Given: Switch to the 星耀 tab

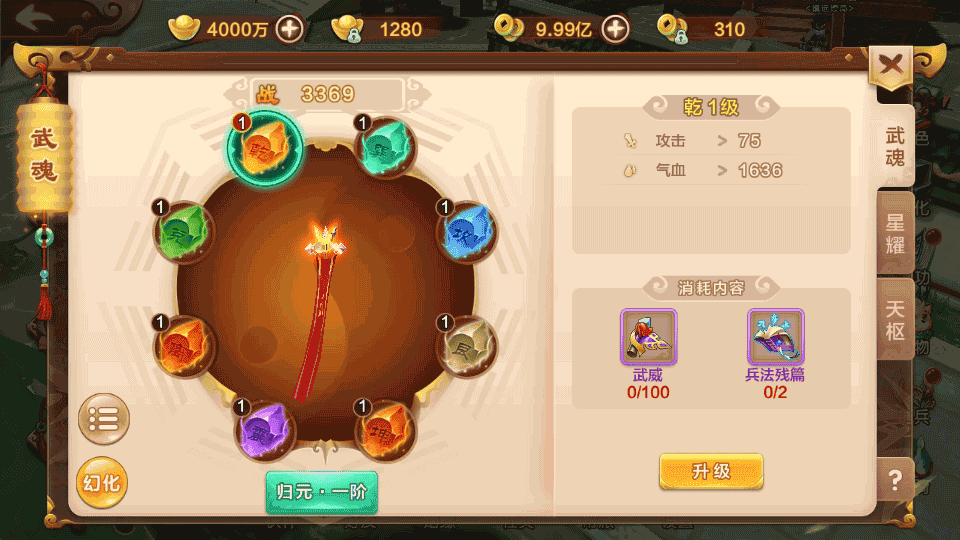Looking at the screenshot, I should pyautogui.click(x=894, y=233).
